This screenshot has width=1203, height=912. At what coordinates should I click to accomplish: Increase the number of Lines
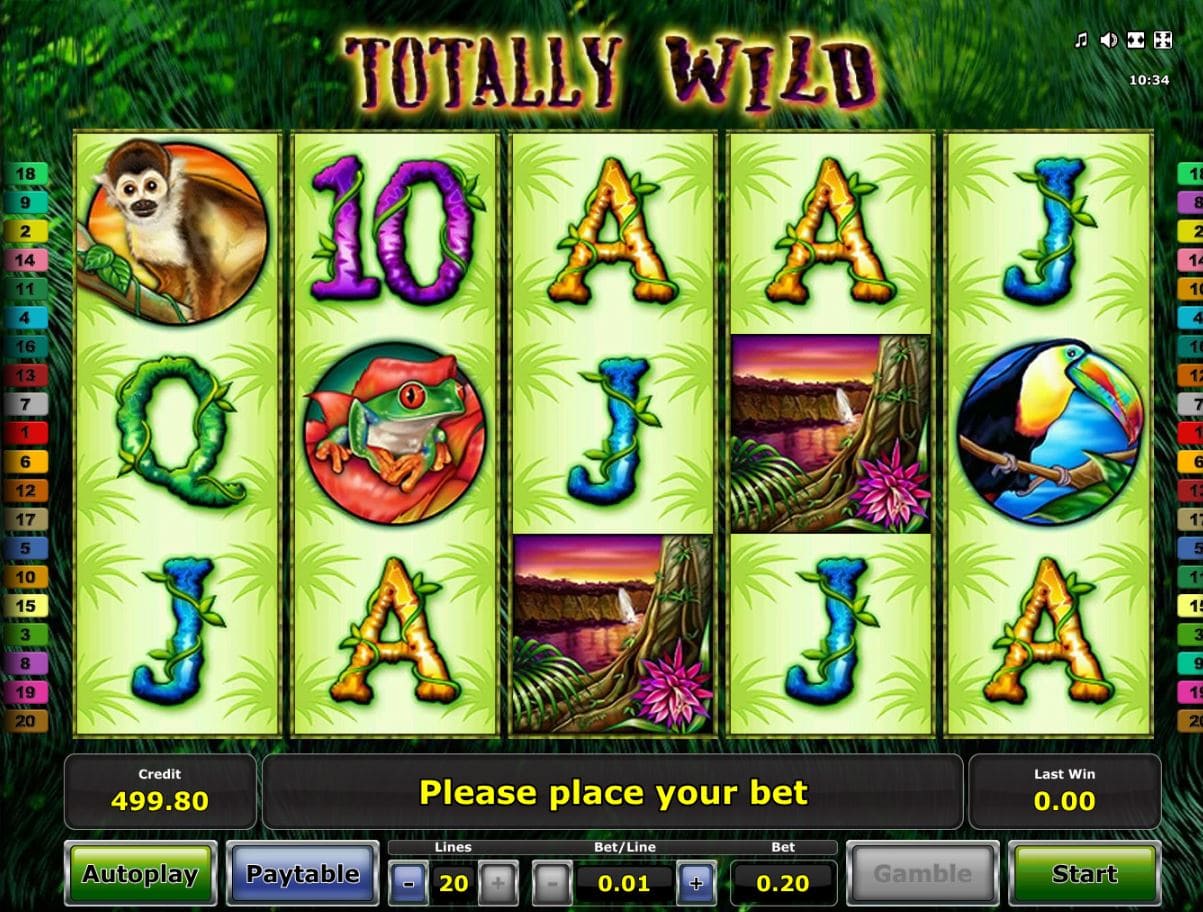(x=498, y=883)
